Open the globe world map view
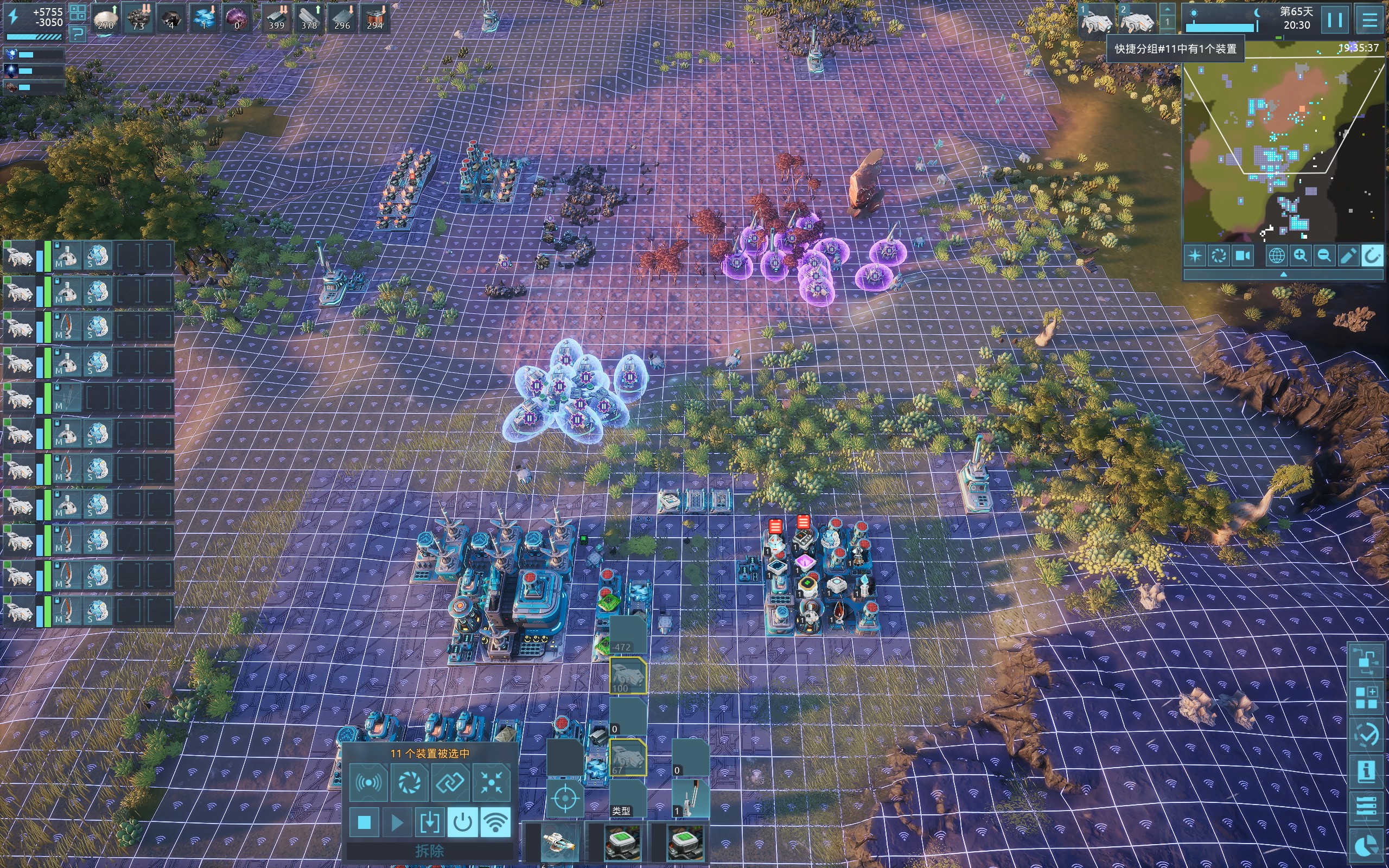This screenshot has width=1389, height=868. [x=1276, y=256]
